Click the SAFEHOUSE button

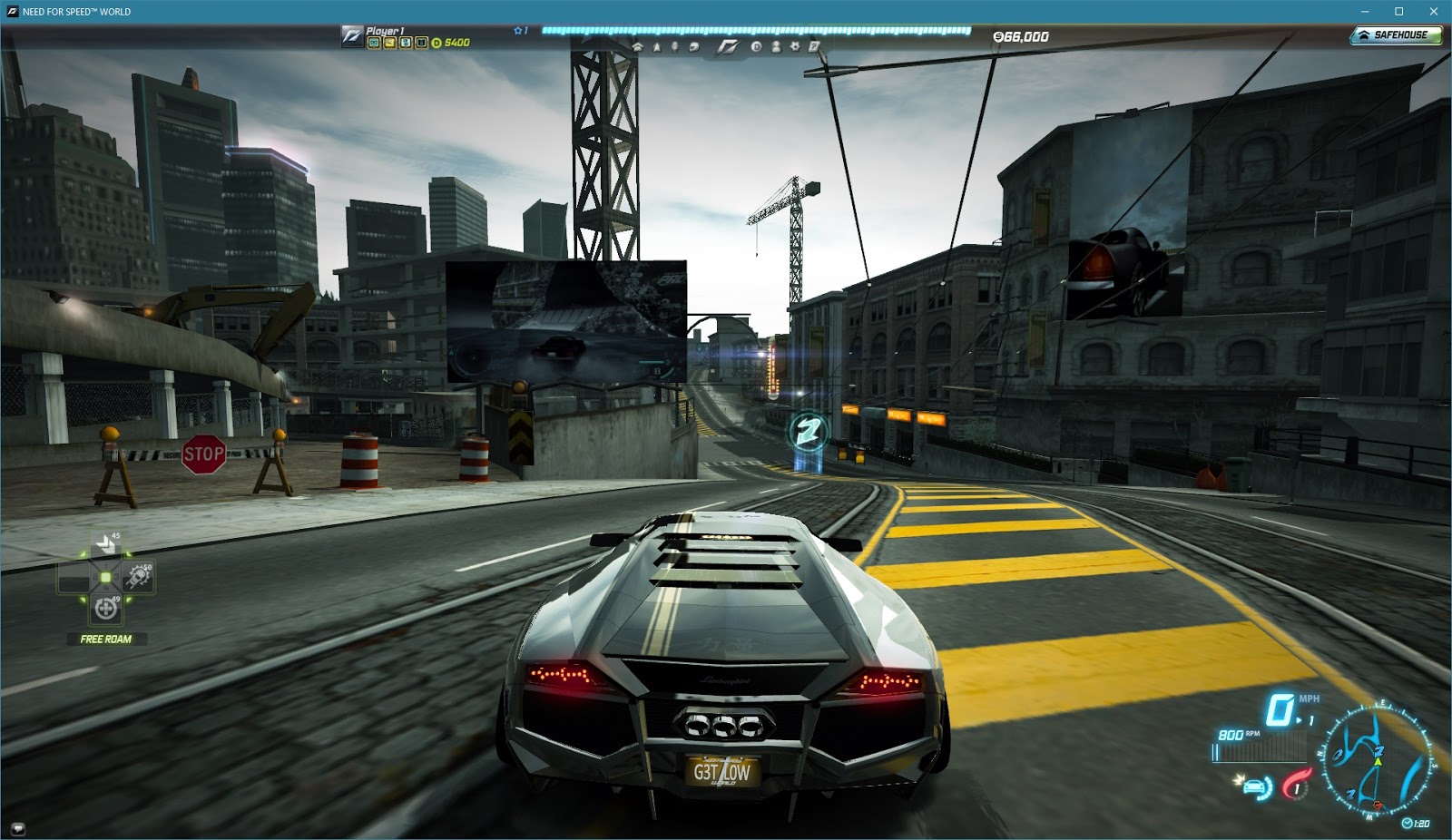click(1396, 34)
